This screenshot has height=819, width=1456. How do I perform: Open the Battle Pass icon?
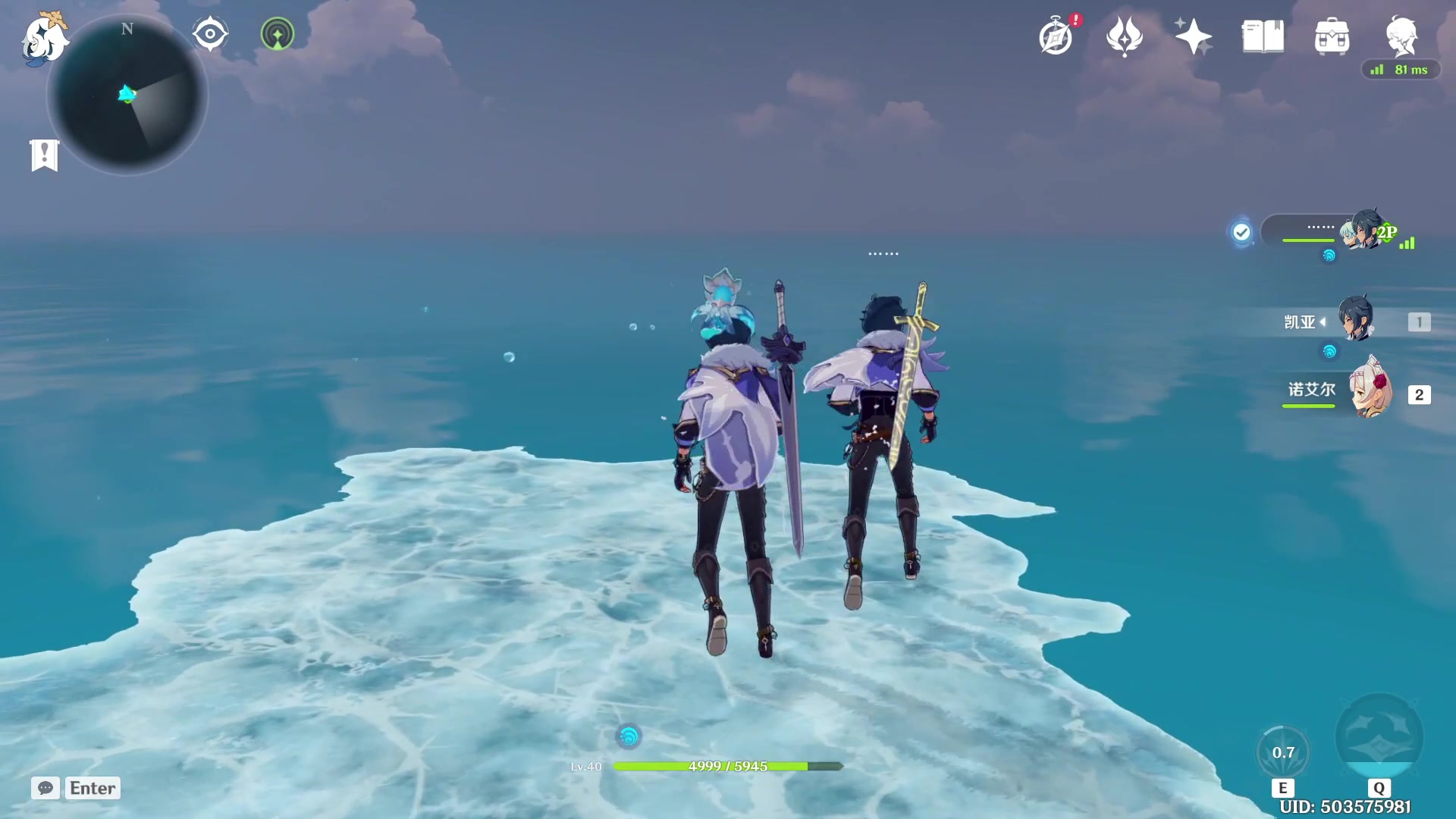[1124, 36]
